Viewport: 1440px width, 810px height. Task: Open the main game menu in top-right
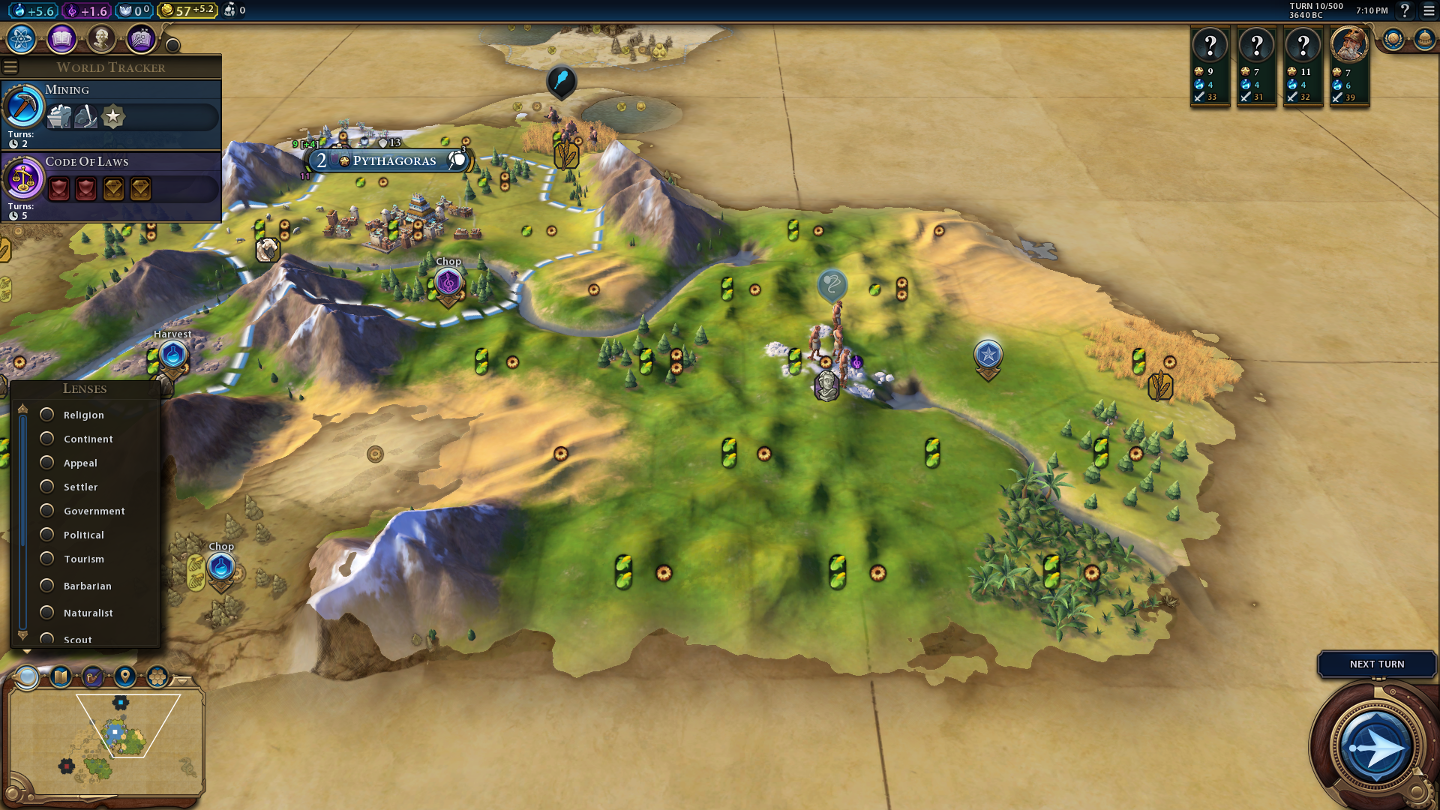tap(1429, 10)
